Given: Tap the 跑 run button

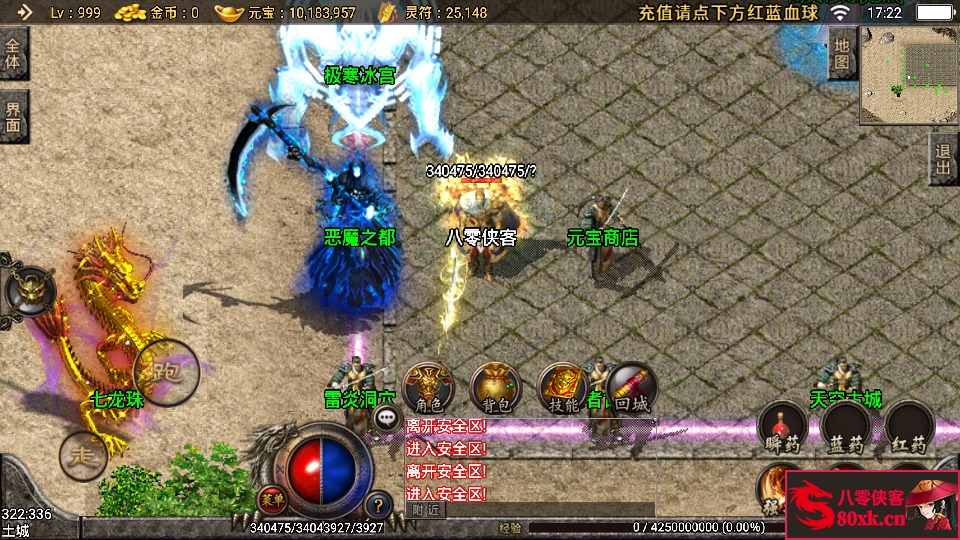Looking at the screenshot, I should tap(165, 372).
